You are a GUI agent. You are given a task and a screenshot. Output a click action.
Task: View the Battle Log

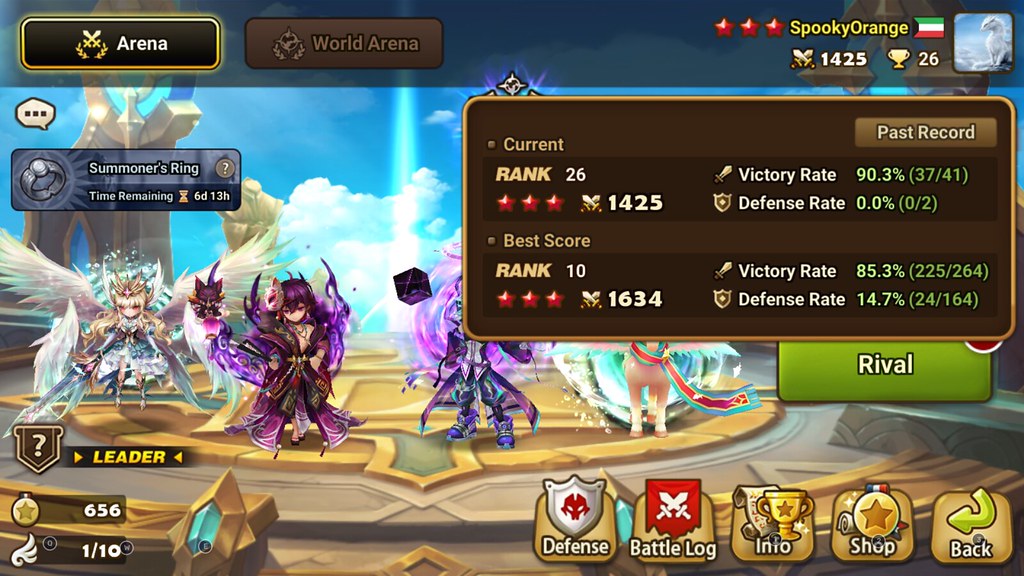[x=672, y=520]
